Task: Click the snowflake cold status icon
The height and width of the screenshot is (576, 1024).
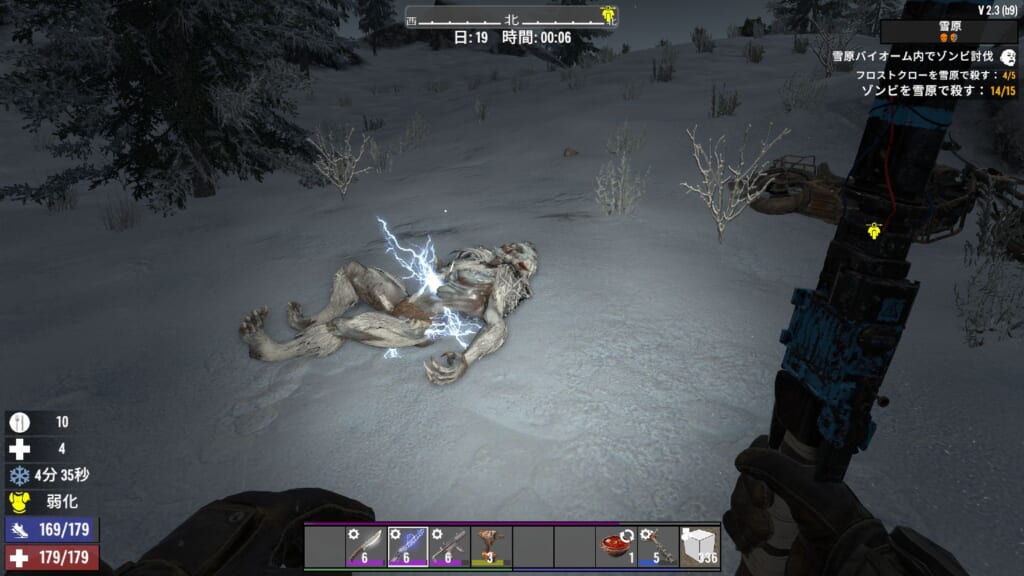Action: point(20,476)
